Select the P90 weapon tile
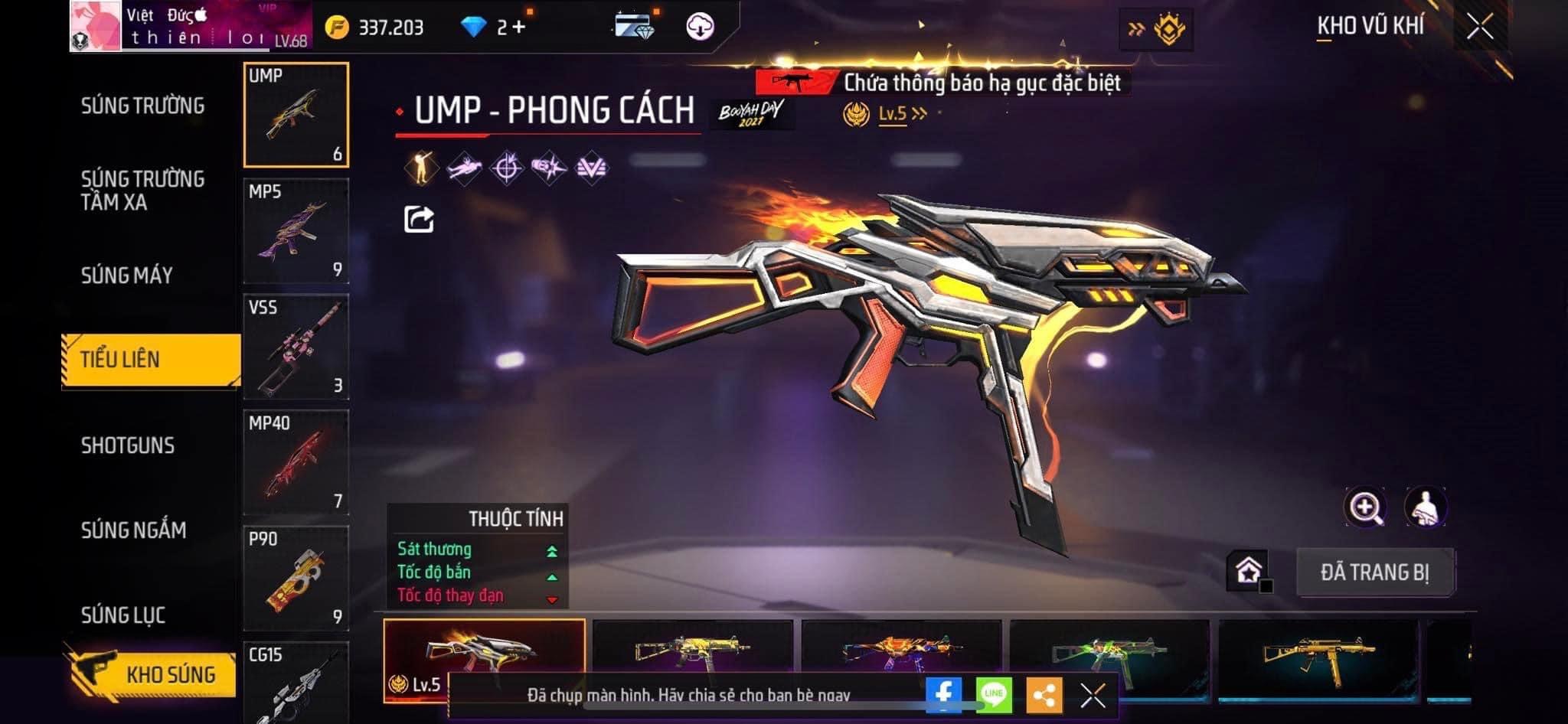Image resolution: width=1568 pixels, height=724 pixels. tap(296, 578)
